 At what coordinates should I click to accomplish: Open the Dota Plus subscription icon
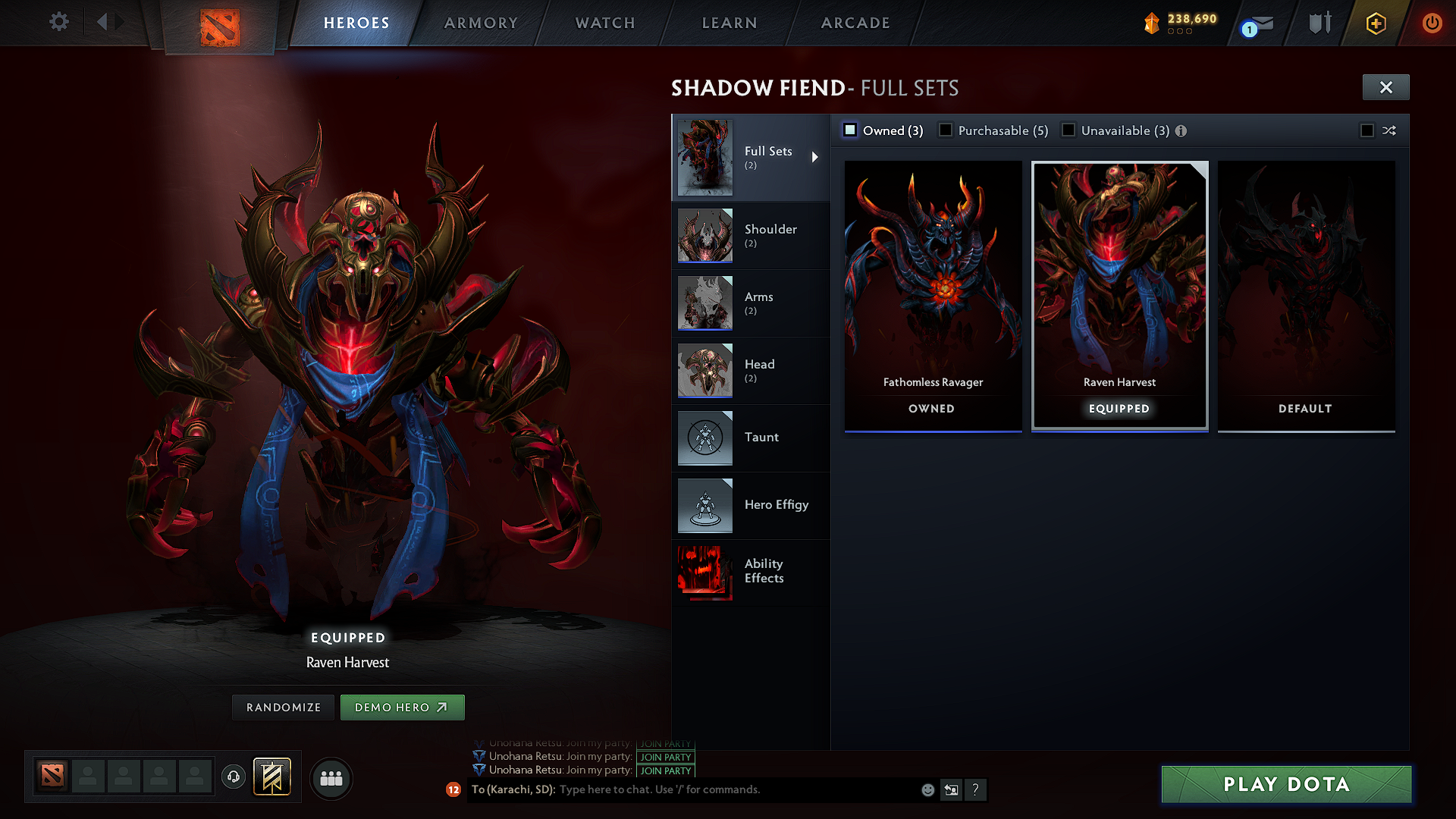point(1375,23)
